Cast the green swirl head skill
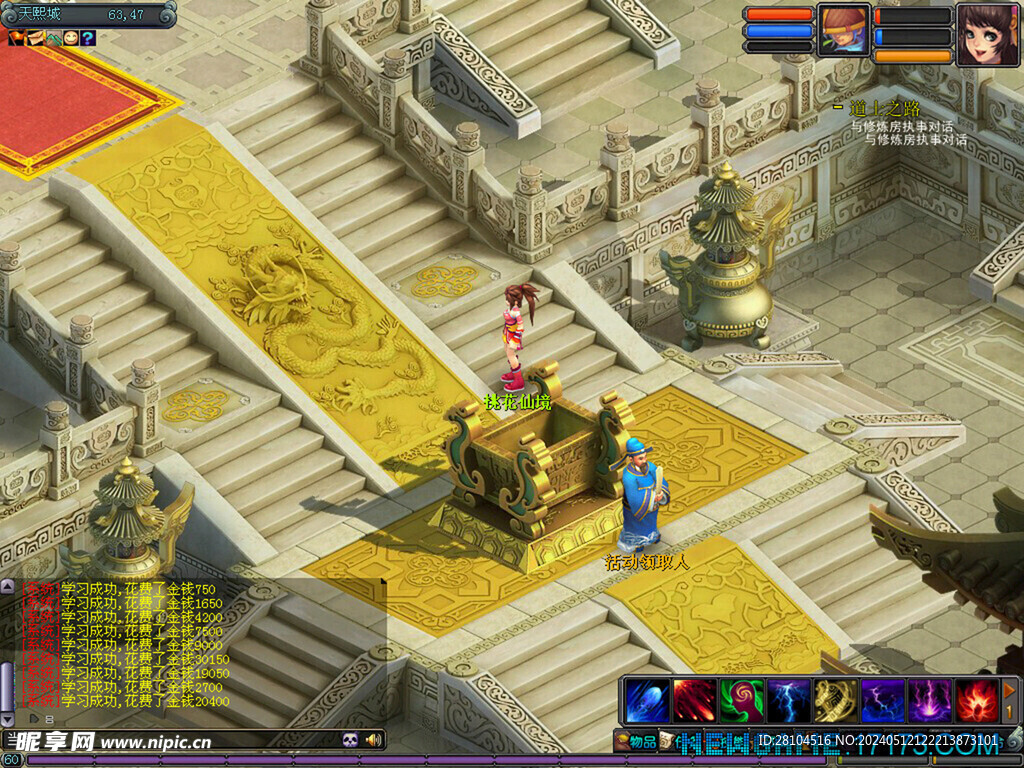The image size is (1024, 768). (741, 700)
